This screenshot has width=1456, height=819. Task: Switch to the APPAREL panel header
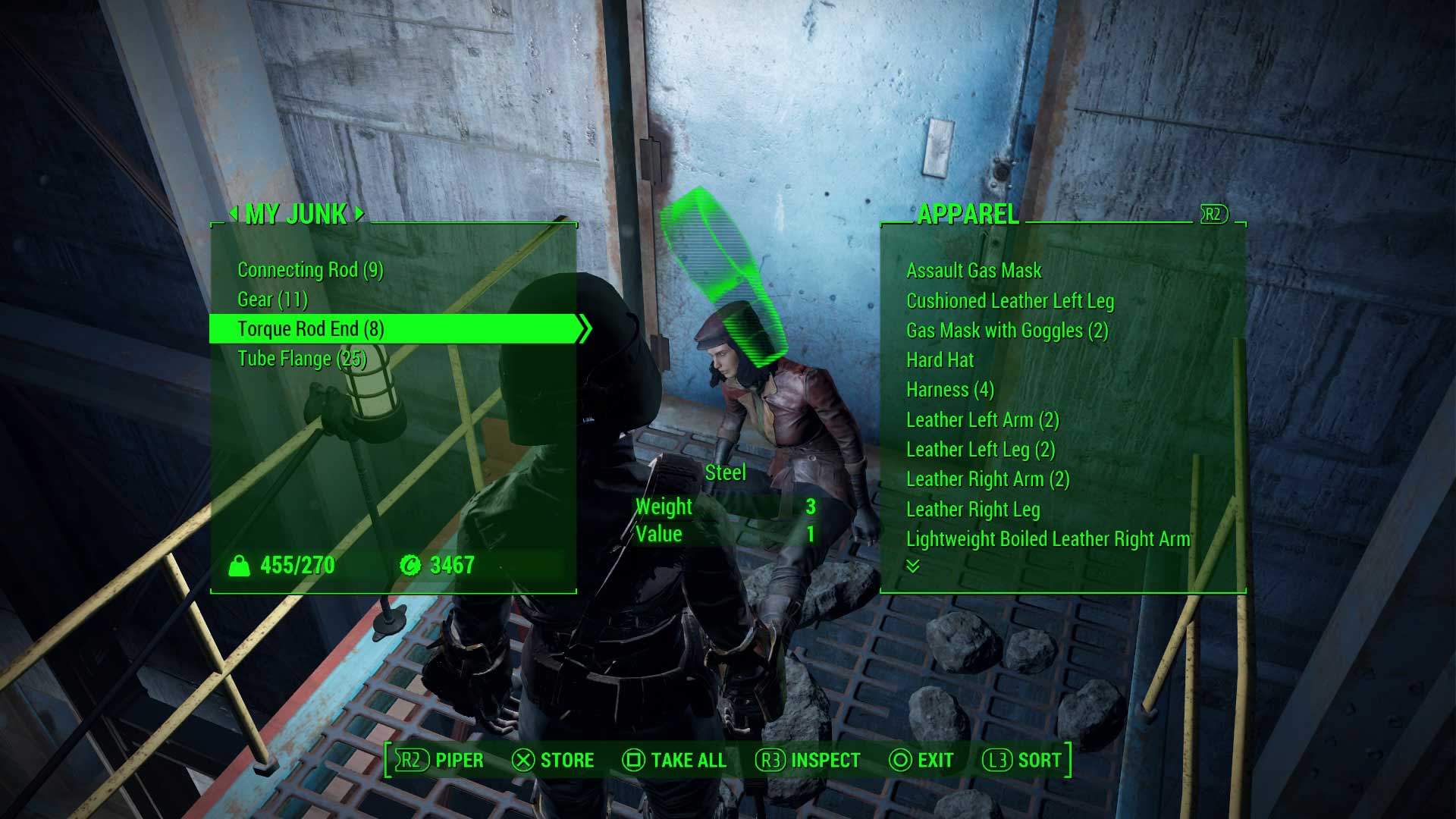(x=968, y=215)
